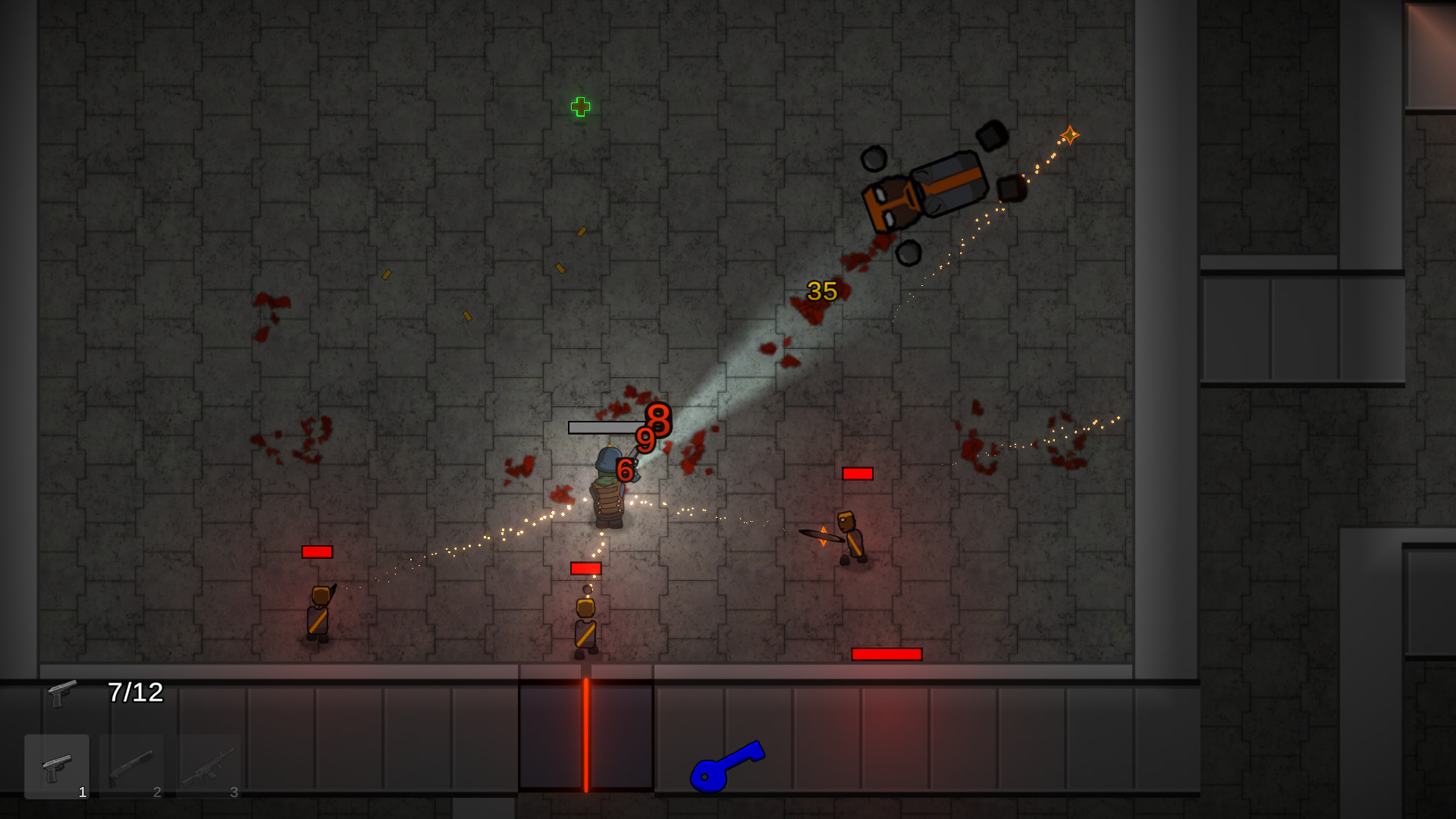Select the pistol in hotbar slot 1
The width and height of the screenshot is (1456, 819).
tap(56, 766)
